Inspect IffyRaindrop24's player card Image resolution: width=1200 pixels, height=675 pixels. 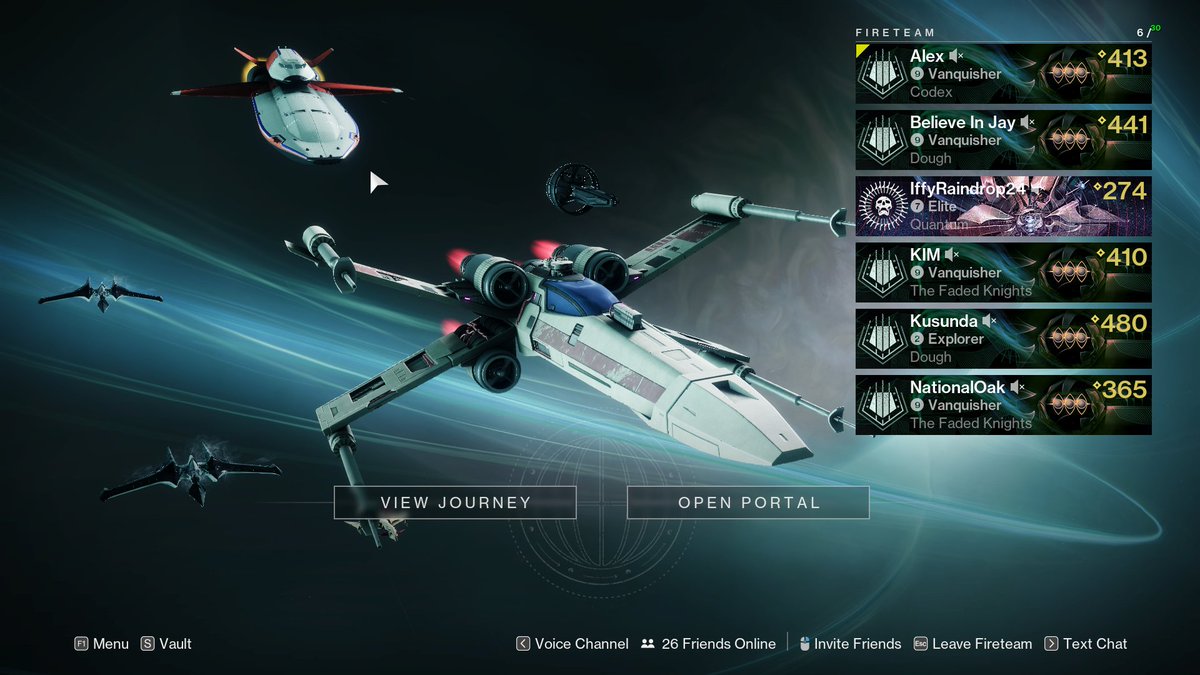tap(1003, 206)
